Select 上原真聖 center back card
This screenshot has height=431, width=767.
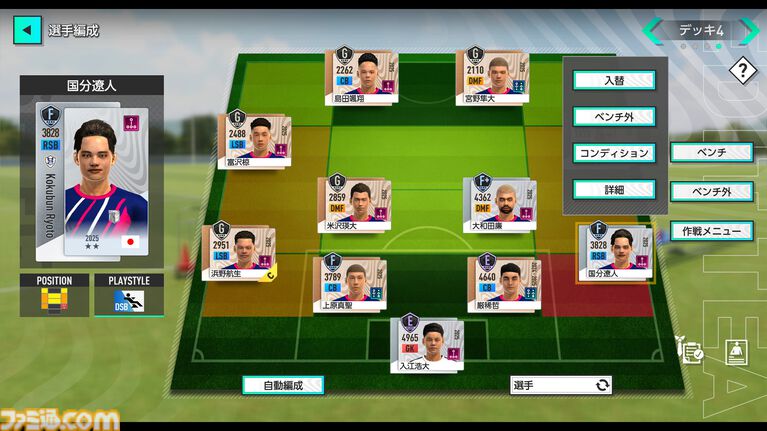pyautogui.click(x=343, y=283)
